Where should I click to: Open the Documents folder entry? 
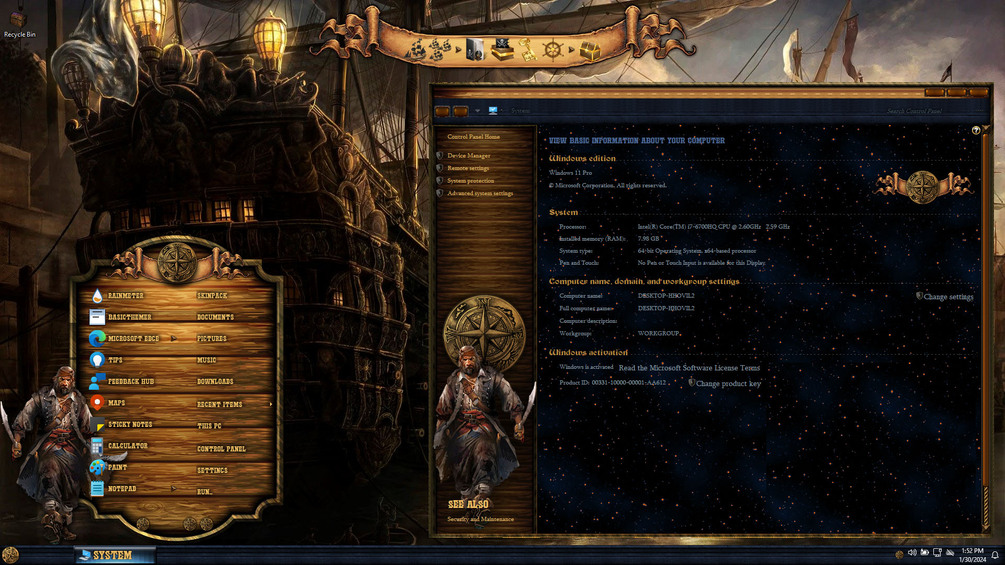(x=215, y=317)
